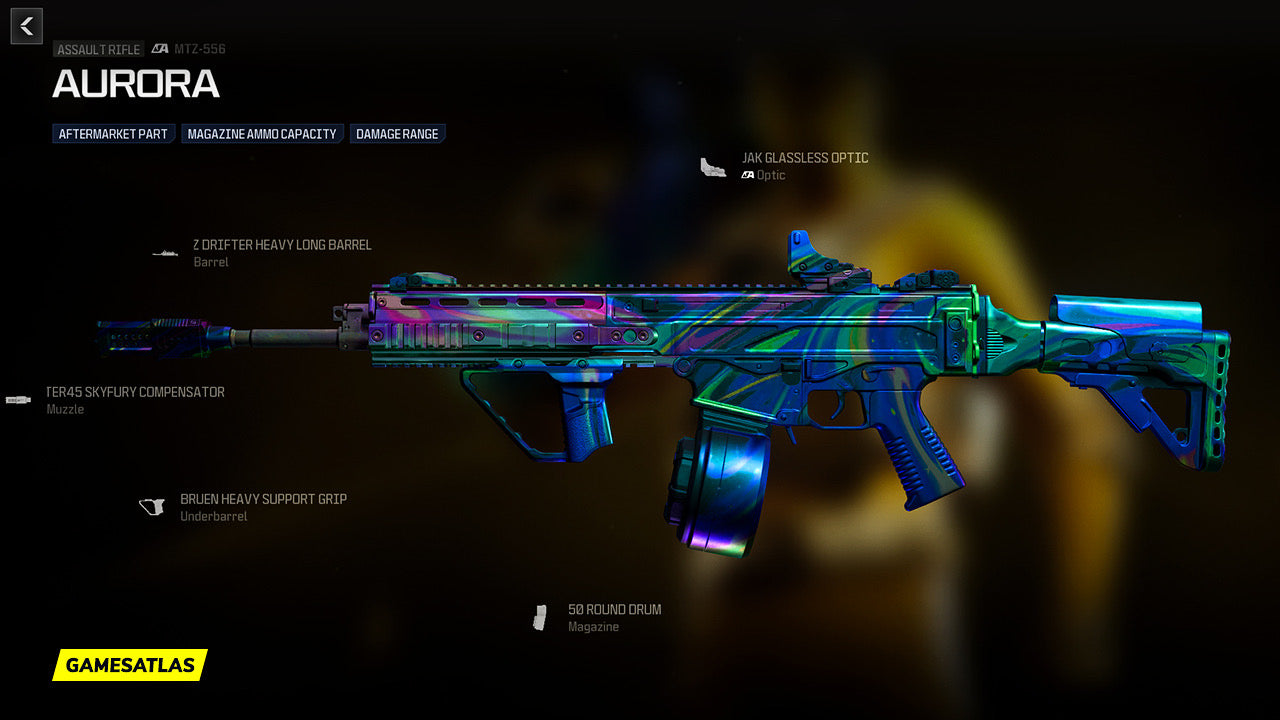Screen dimensions: 1280x720
Task: Click the back arrow button
Action: click(26, 26)
